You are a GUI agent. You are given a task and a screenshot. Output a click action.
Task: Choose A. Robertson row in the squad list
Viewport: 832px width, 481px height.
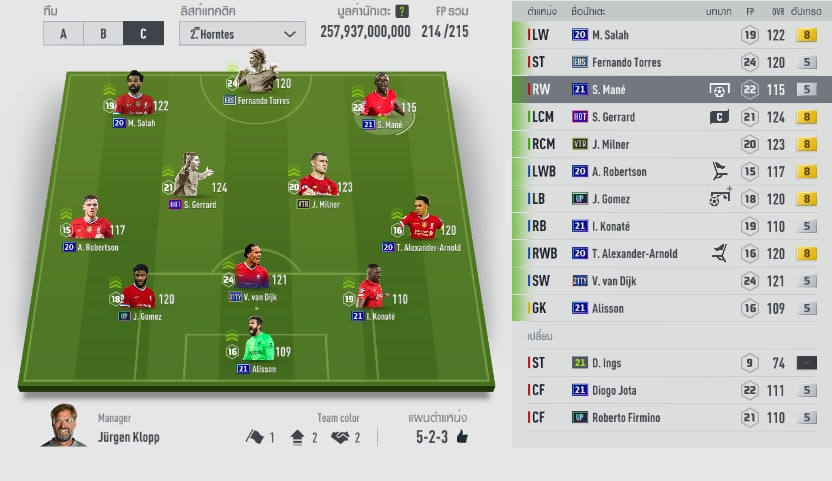[x=670, y=171]
